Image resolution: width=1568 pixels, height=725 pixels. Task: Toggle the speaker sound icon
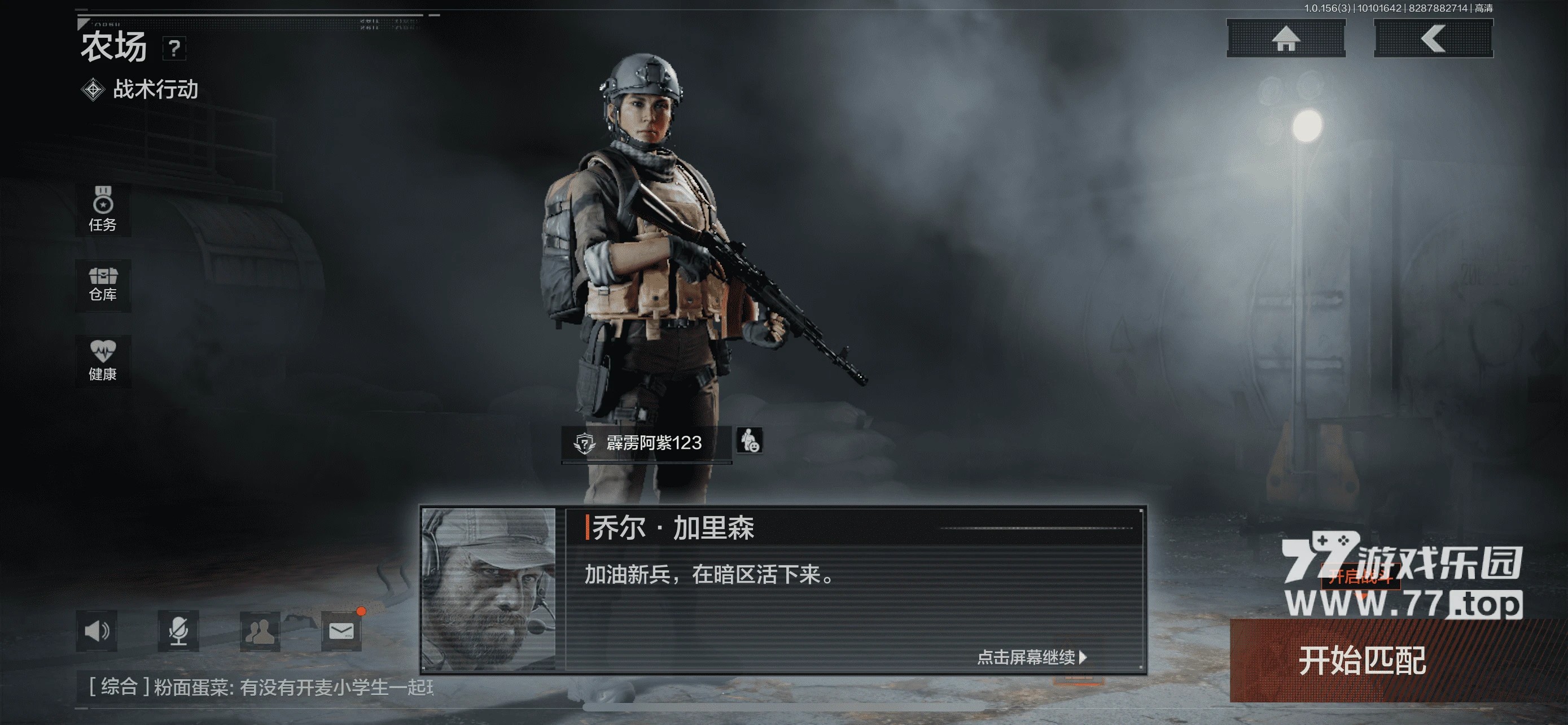coord(97,631)
